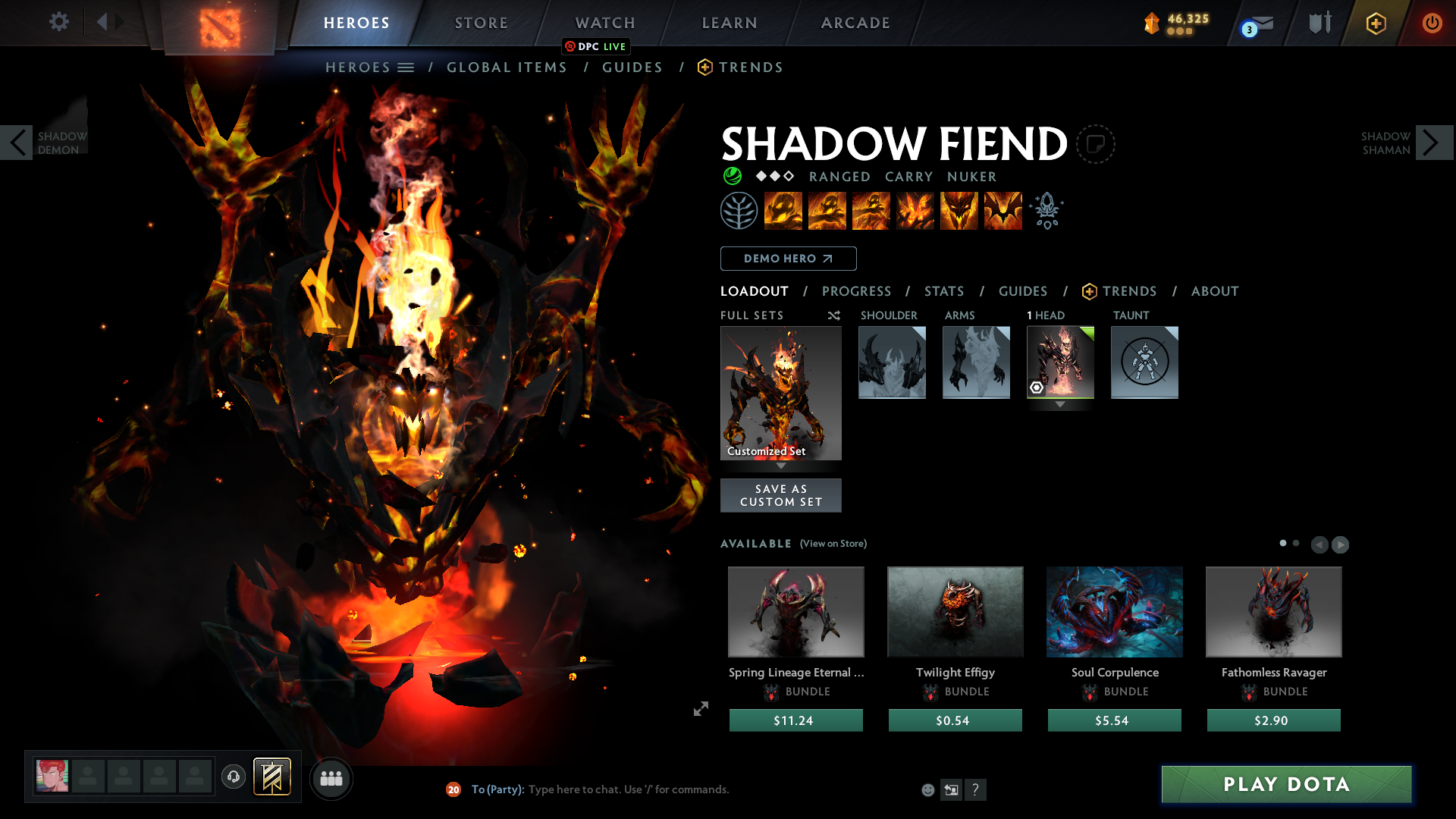This screenshot has height=819, width=1456.
Task: Open the settings gear menu
Action: point(59,22)
